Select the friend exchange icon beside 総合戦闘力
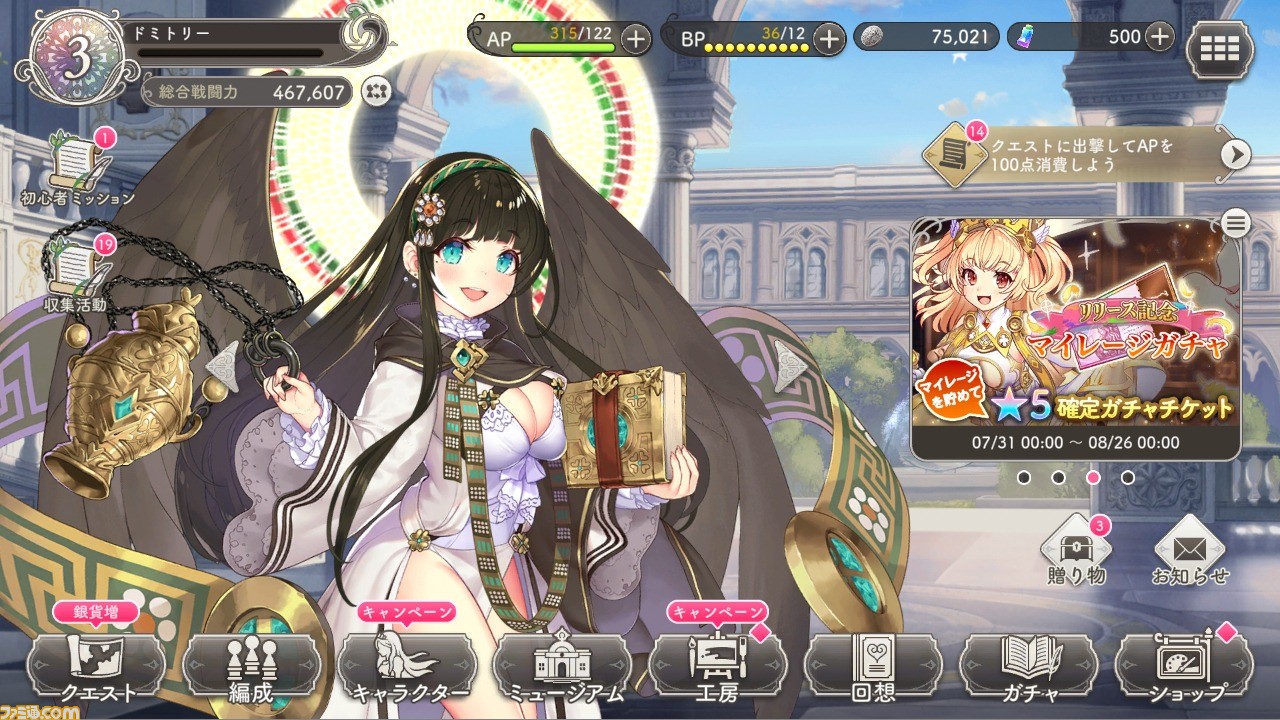 [x=374, y=91]
